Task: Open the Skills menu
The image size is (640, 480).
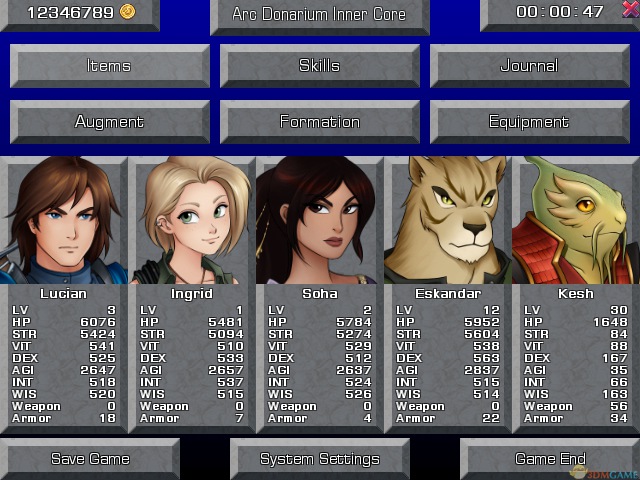Action: click(319, 66)
